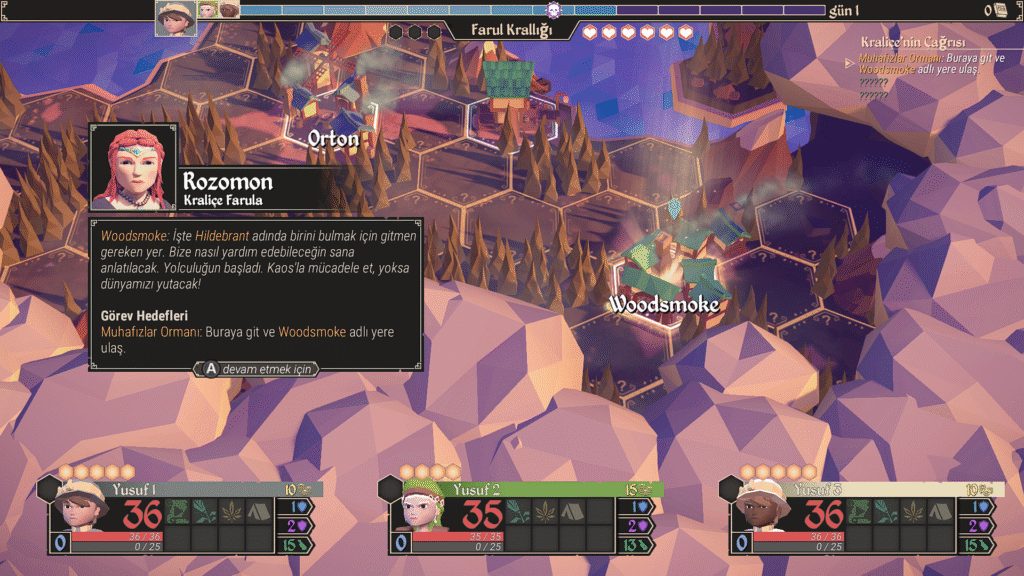Image resolution: width=1024 pixels, height=576 pixels.
Task: Click the large active-hero portrait on the turn bar
Action: tap(176, 17)
